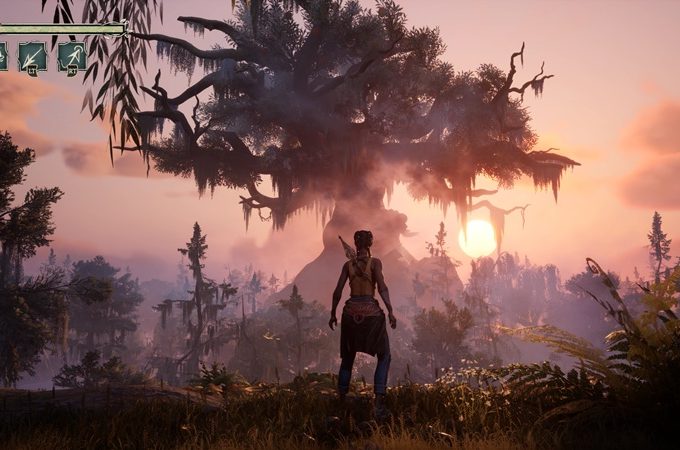The image size is (680, 450).
Task: Select the upward arrow with arc ability
Action: click(71, 56)
